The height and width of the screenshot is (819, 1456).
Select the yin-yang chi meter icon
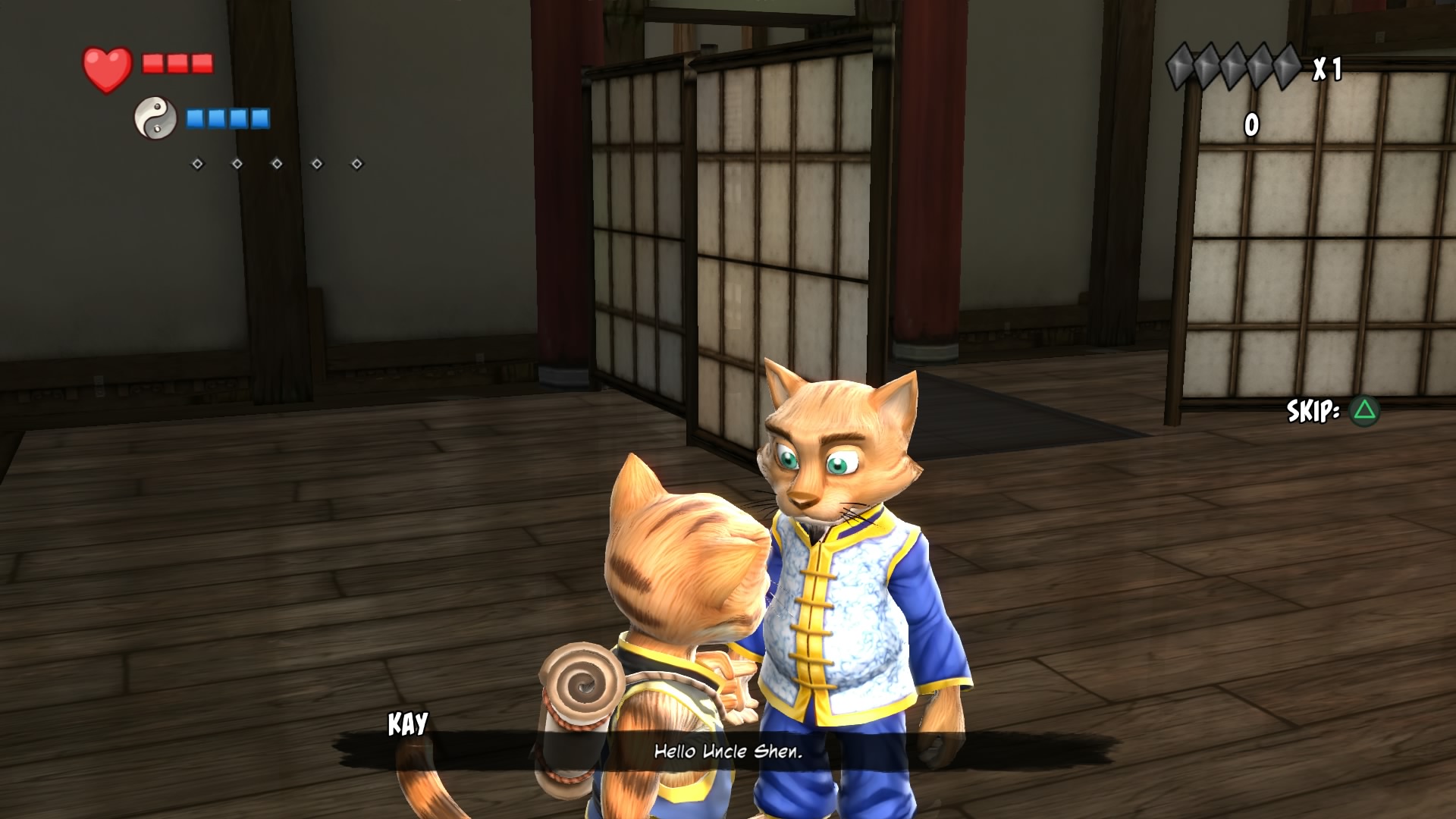click(155, 118)
